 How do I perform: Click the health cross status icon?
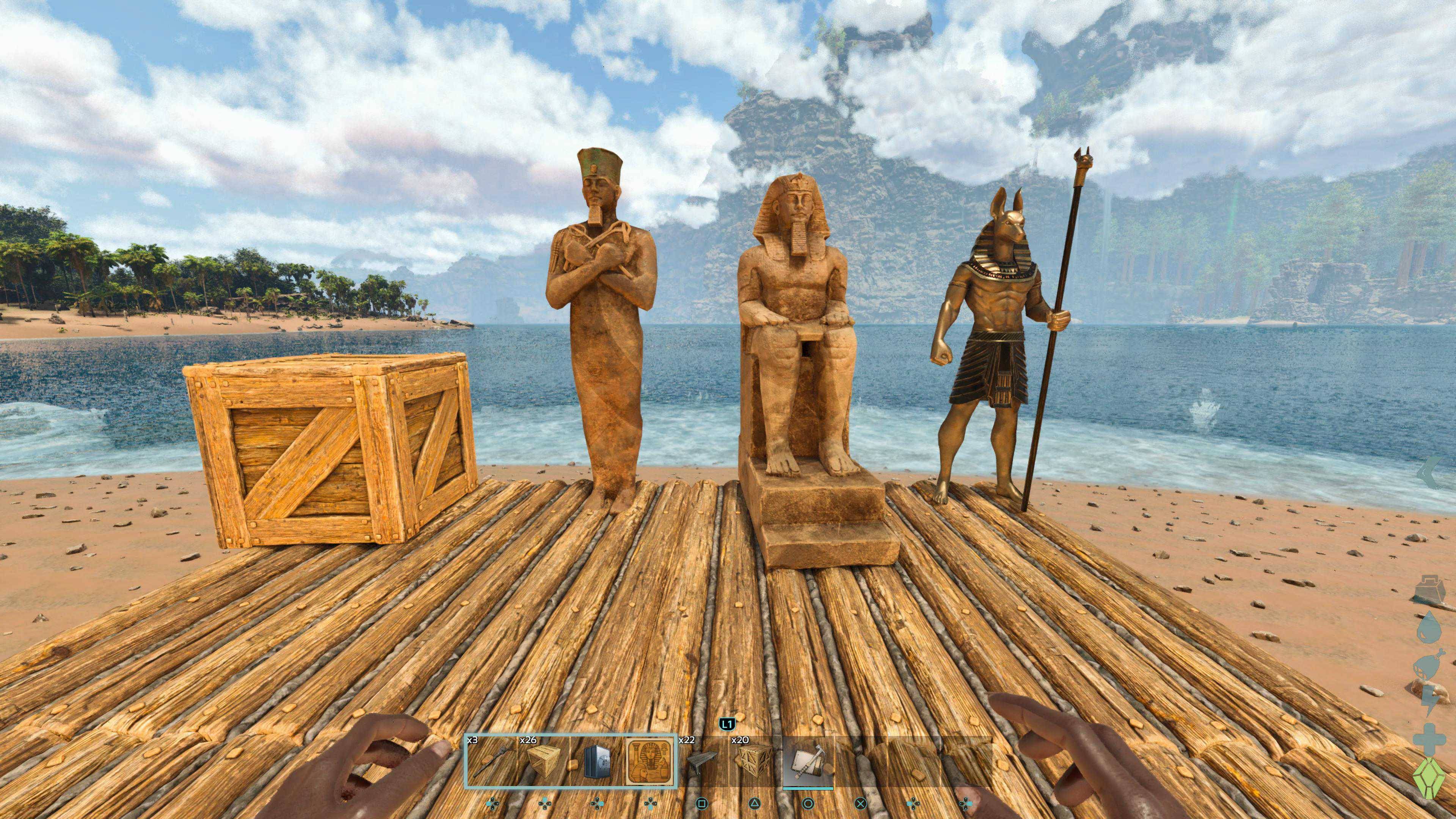click(x=1429, y=737)
